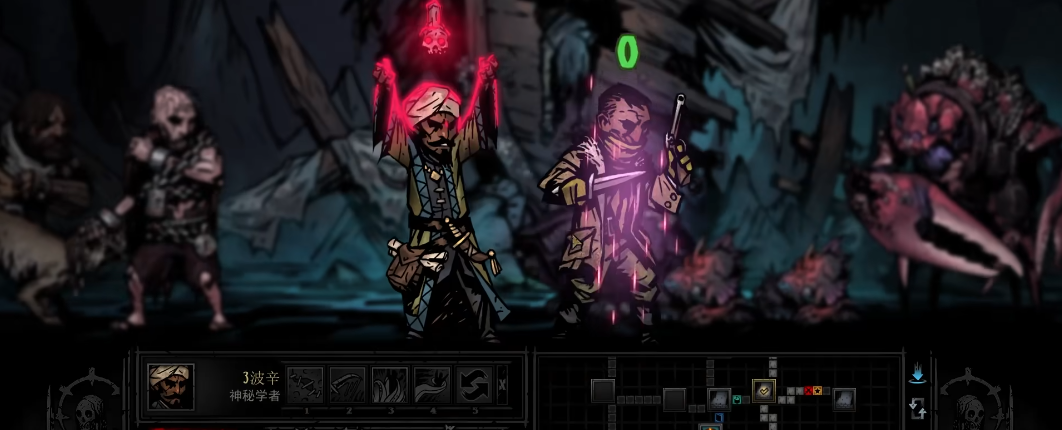Click the pass turn X button
Viewport: 1062px width, 430px height.
tap(502, 384)
